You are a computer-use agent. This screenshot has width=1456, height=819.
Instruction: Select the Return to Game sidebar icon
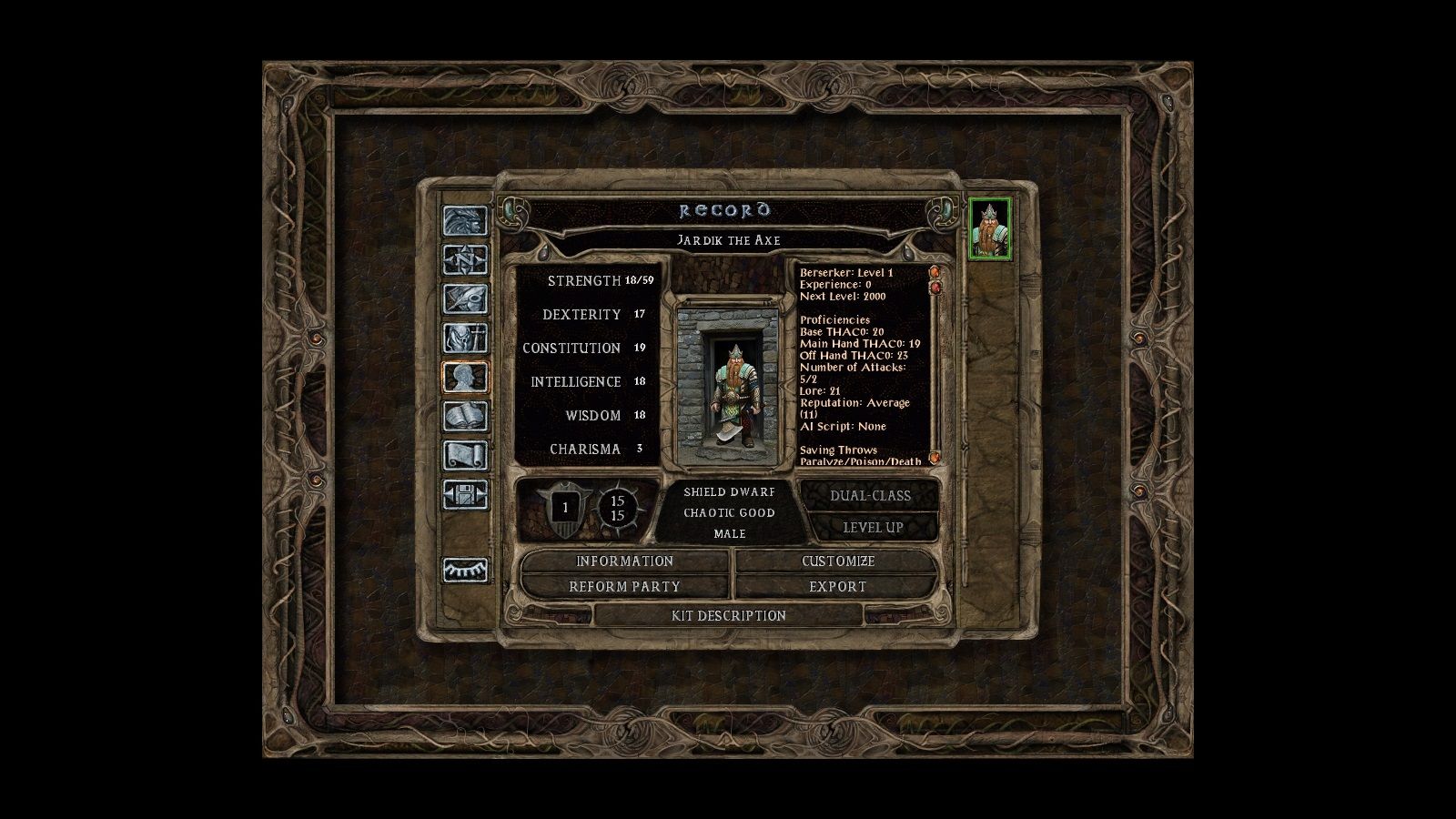click(x=465, y=221)
